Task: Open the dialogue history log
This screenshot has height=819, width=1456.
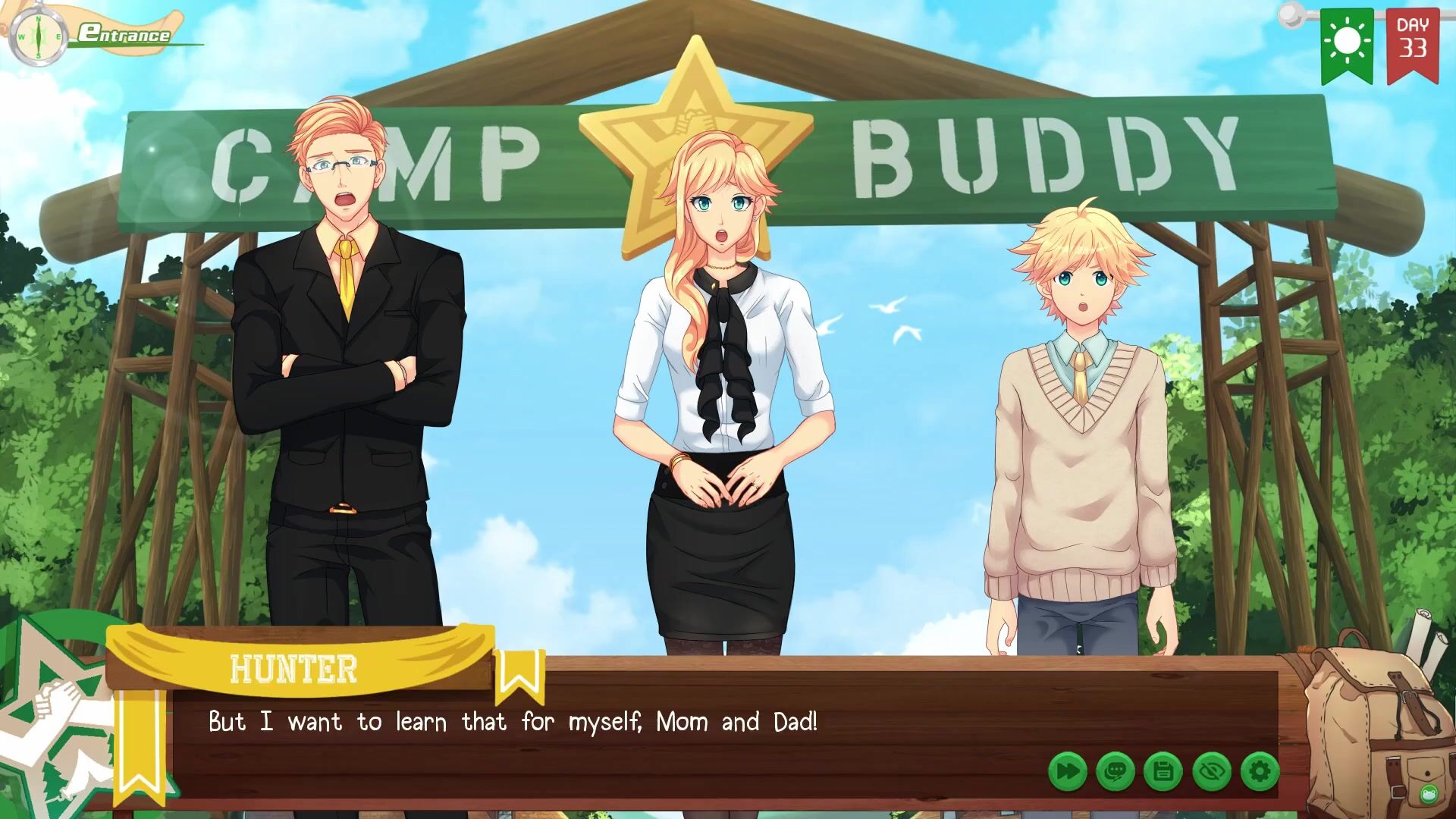Action: (x=1116, y=772)
